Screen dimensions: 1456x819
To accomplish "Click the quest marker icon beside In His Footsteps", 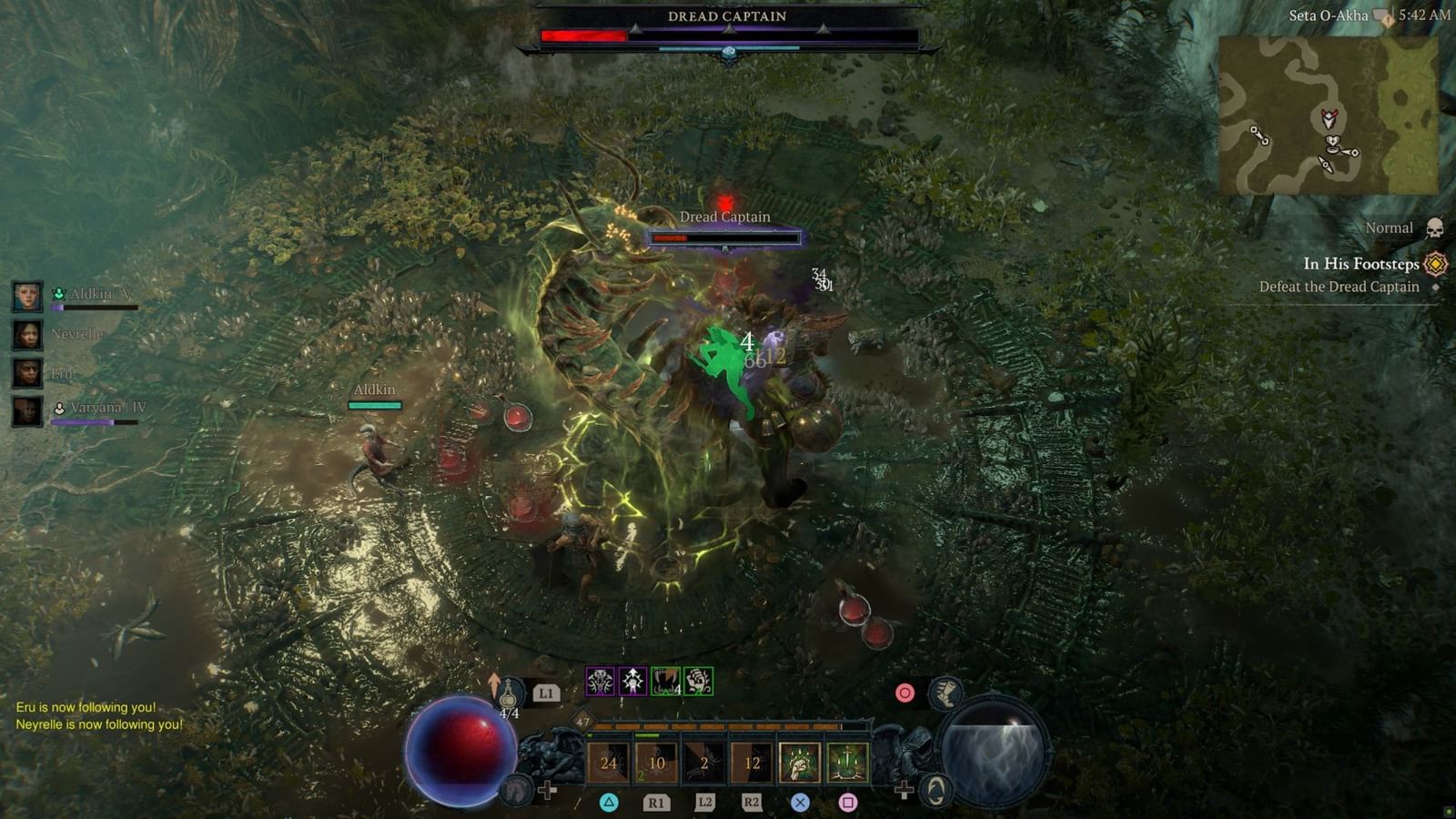I will click(1434, 264).
